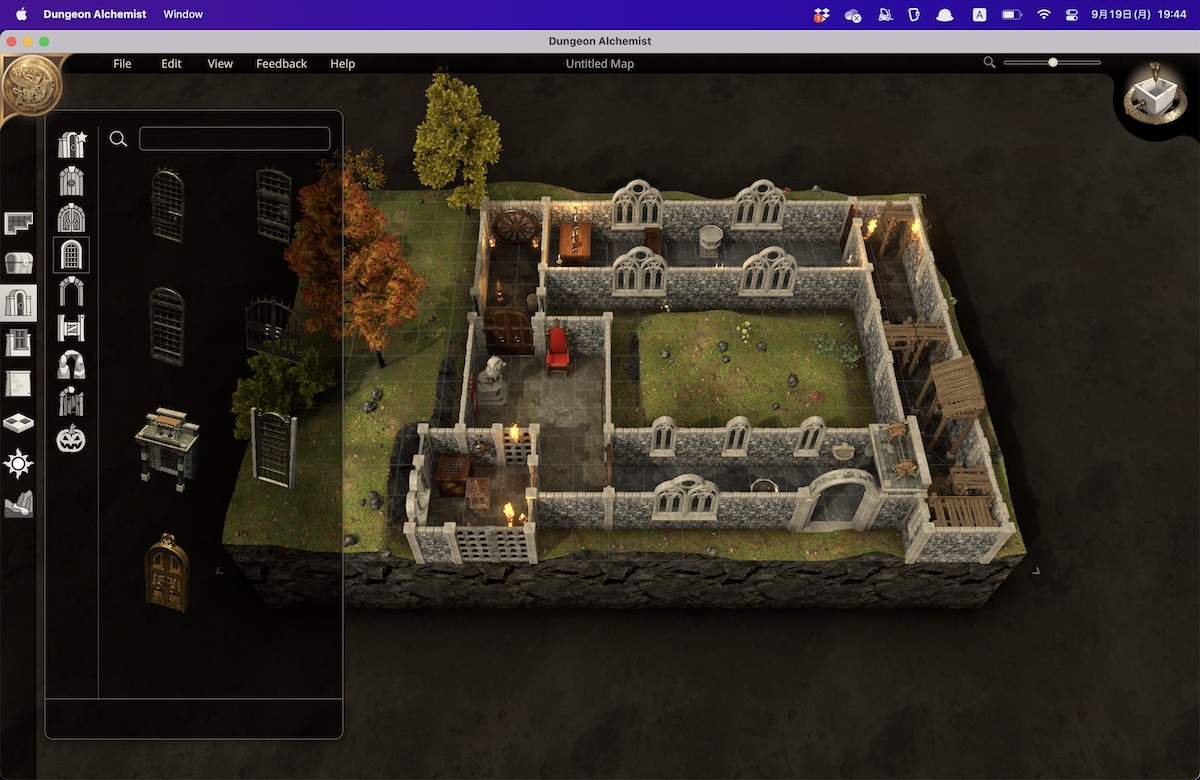Open the Feedback menu
The width and height of the screenshot is (1200, 780).
pyautogui.click(x=281, y=64)
